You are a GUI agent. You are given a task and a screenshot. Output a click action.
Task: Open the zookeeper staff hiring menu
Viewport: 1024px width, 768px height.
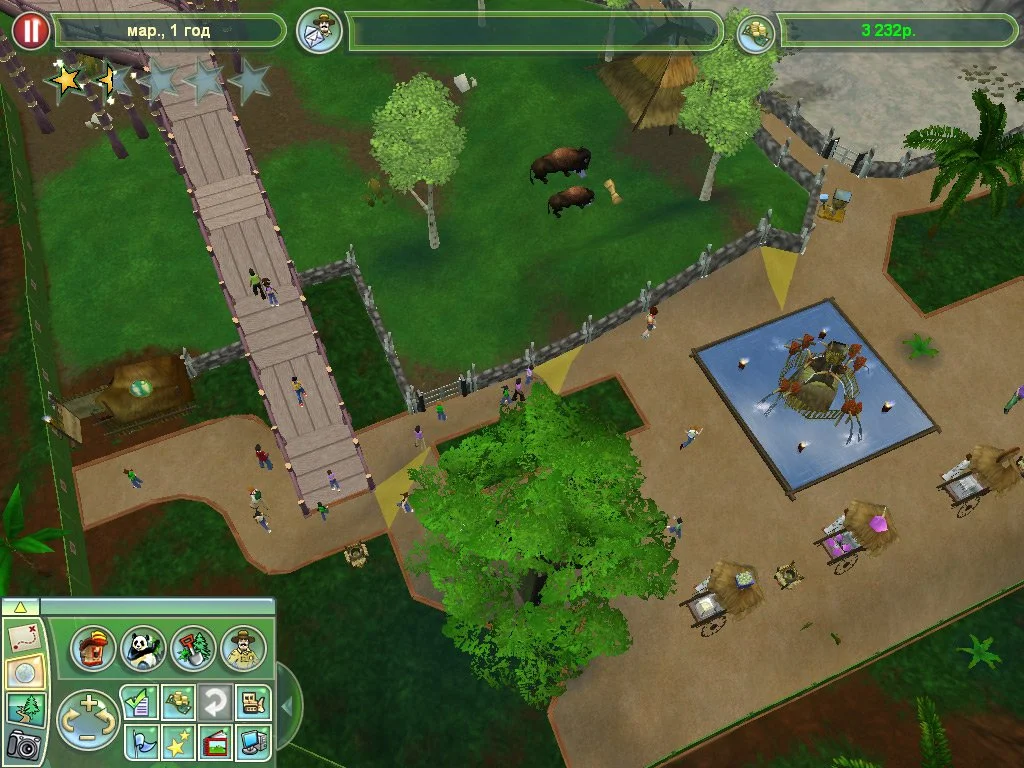point(242,649)
